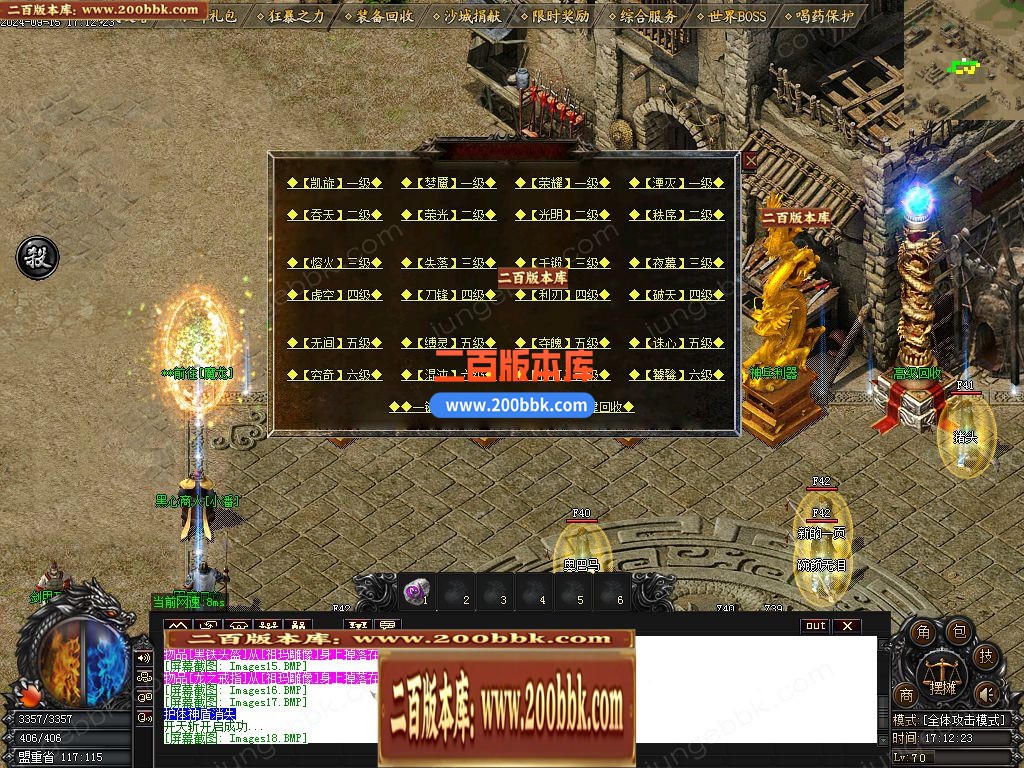The image size is (1024, 768).
Task: Click the minimap in the corner
Action: click(964, 60)
